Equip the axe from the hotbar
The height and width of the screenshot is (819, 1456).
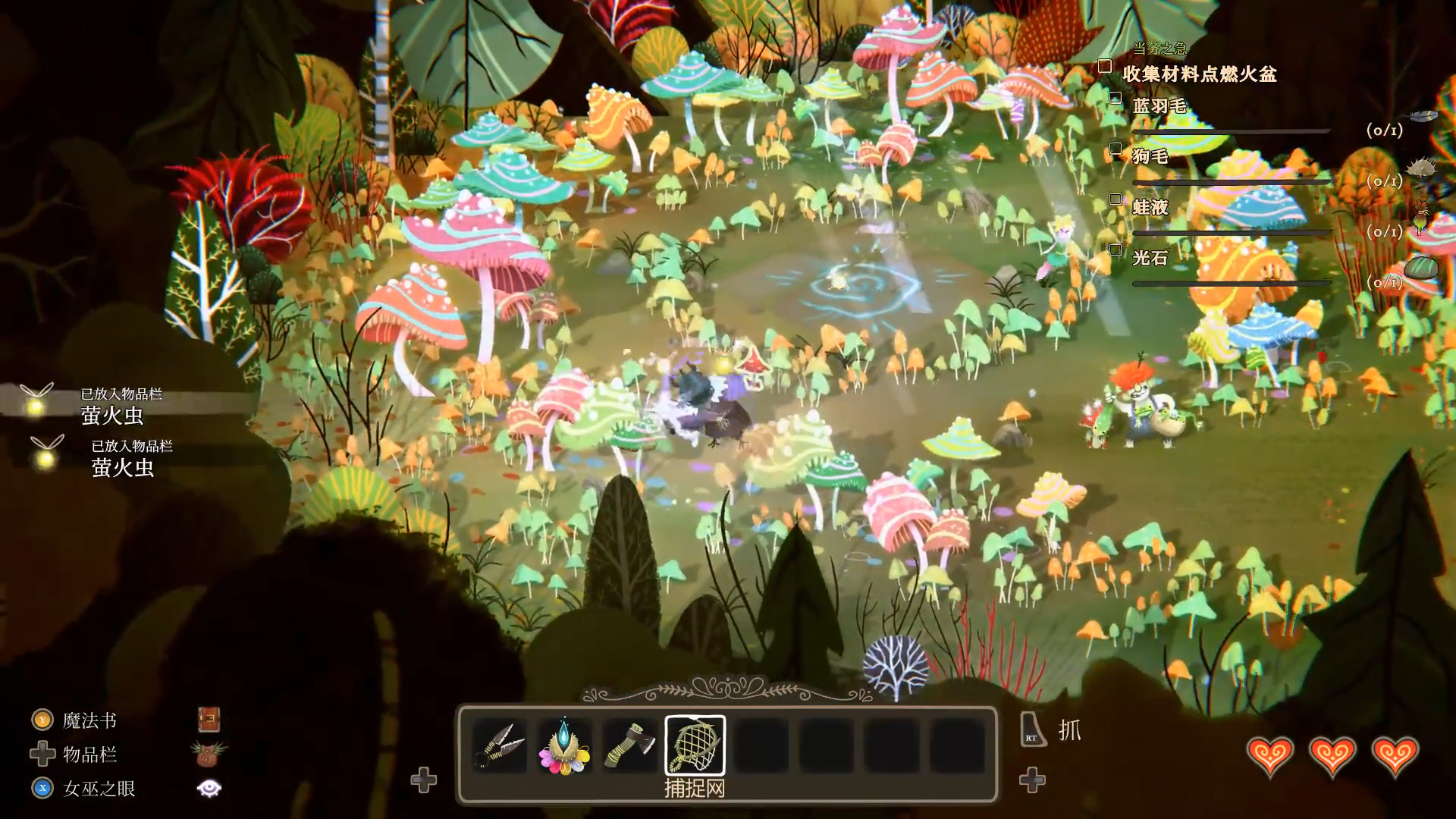click(x=630, y=745)
